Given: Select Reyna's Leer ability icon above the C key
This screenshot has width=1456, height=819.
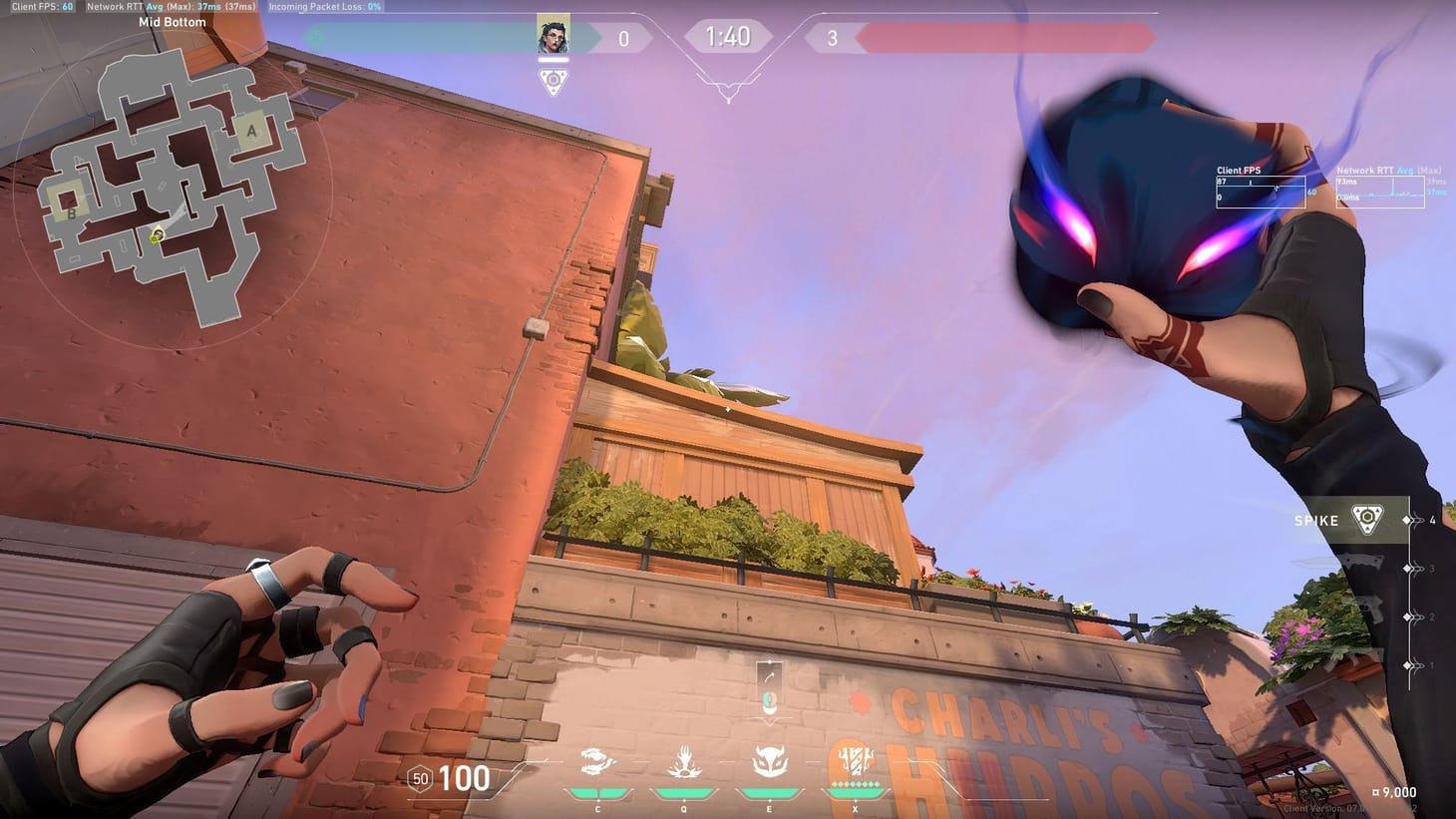Looking at the screenshot, I should (596, 762).
